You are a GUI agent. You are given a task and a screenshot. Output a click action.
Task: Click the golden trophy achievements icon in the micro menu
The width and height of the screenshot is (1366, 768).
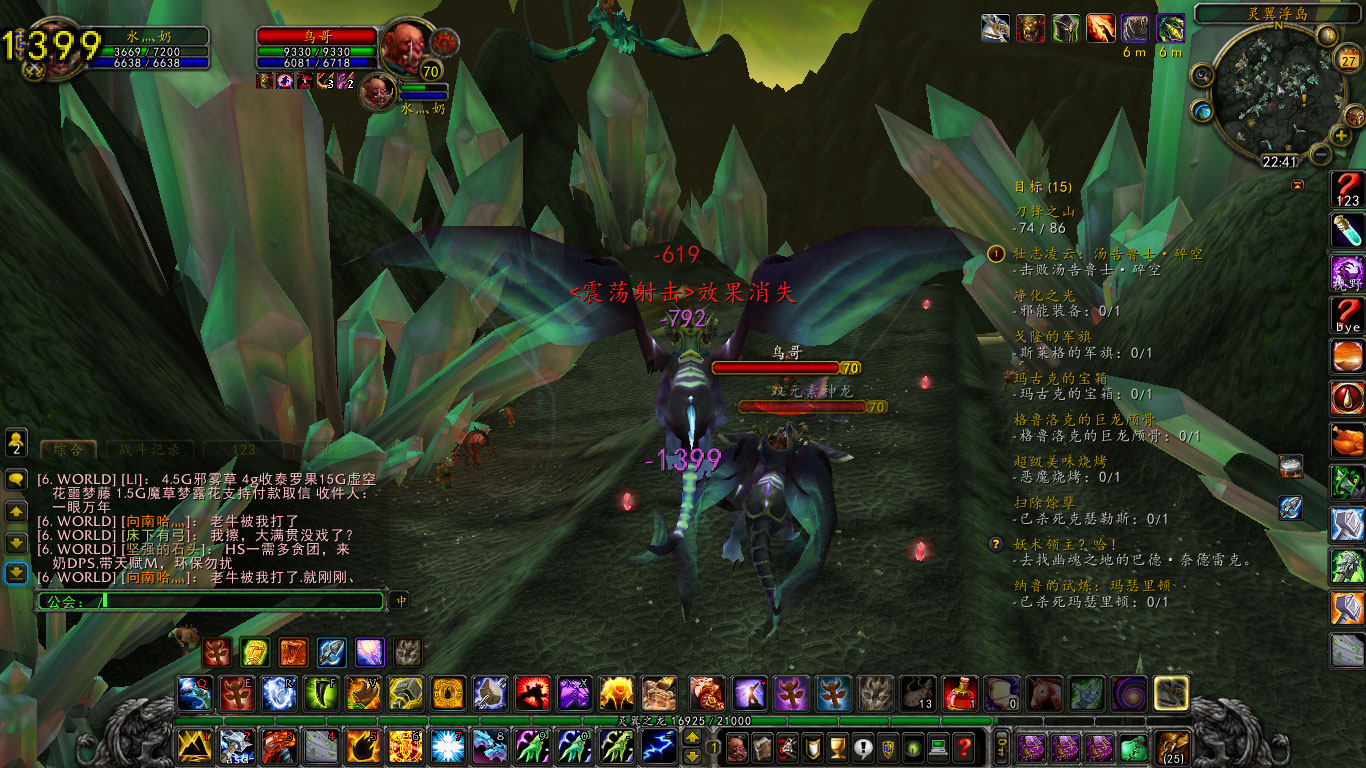[838, 748]
